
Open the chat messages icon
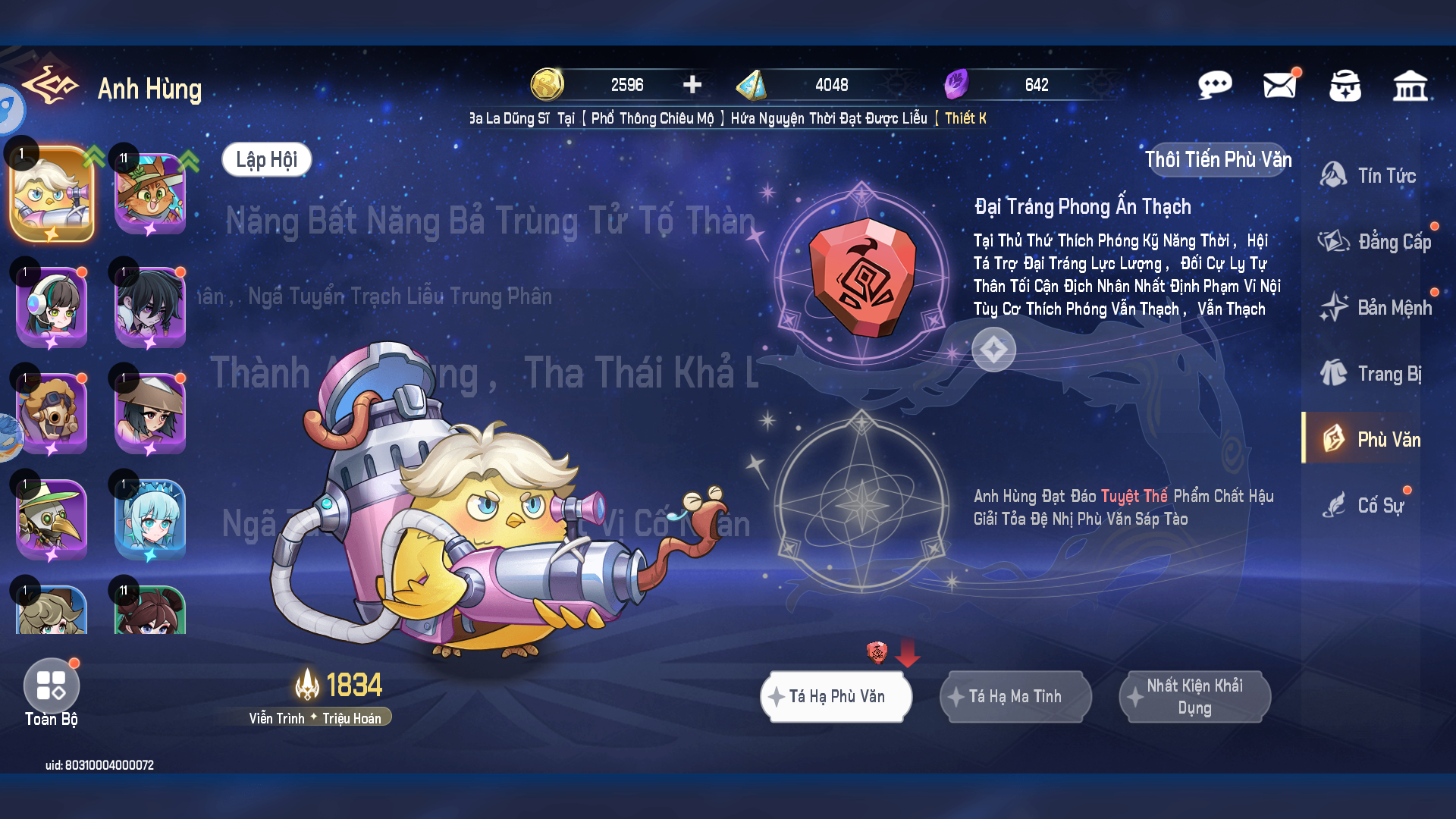click(1215, 86)
